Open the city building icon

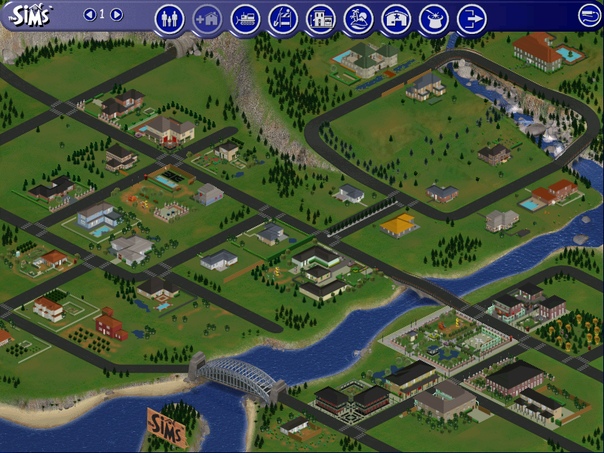pyautogui.click(x=320, y=18)
